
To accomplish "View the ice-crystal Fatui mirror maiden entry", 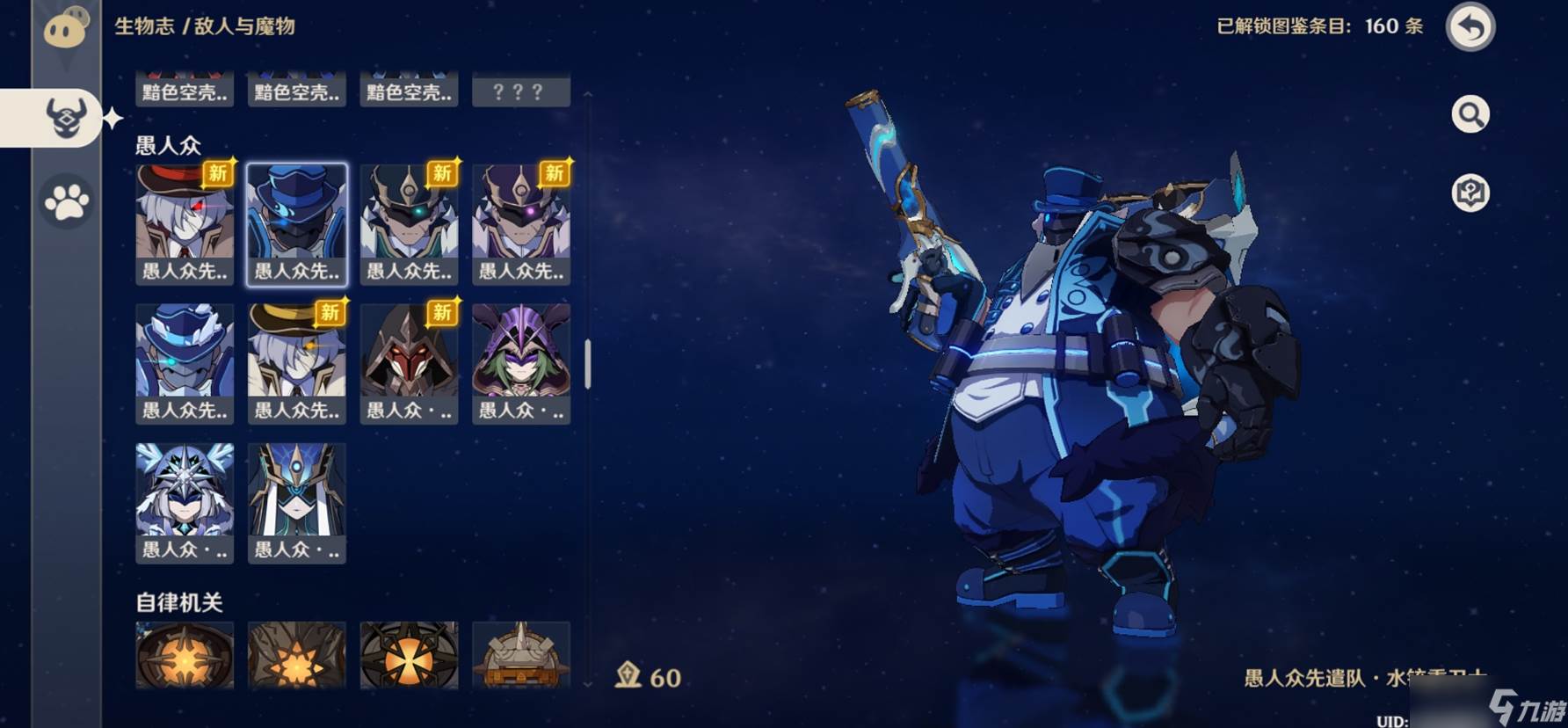I will [185, 503].
